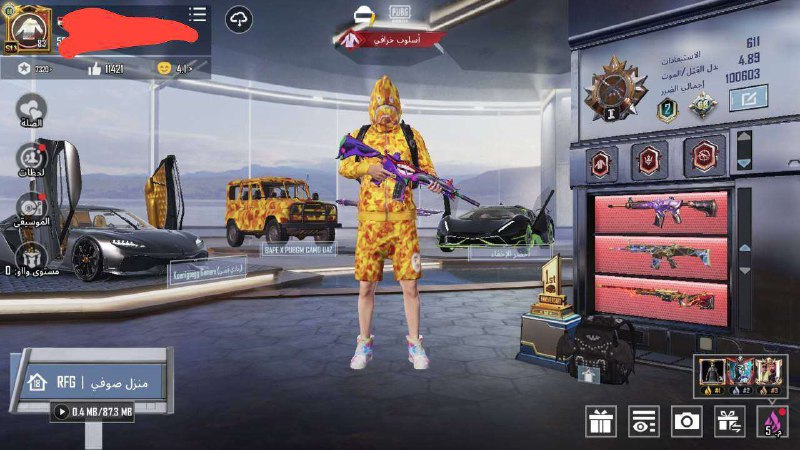Viewport: 800px width, 450px height.
Task: Open the music icon in the left sidebar
Action: 31,206
